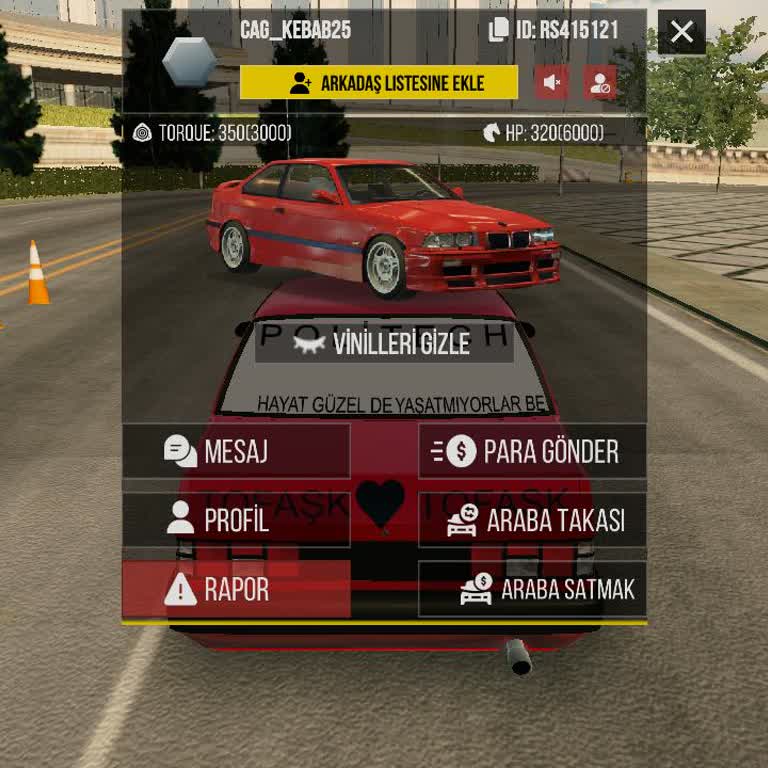This screenshot has height=768, width=768.
Task: Start an Araba Takası car trade
Action: (x=532, y=520)
